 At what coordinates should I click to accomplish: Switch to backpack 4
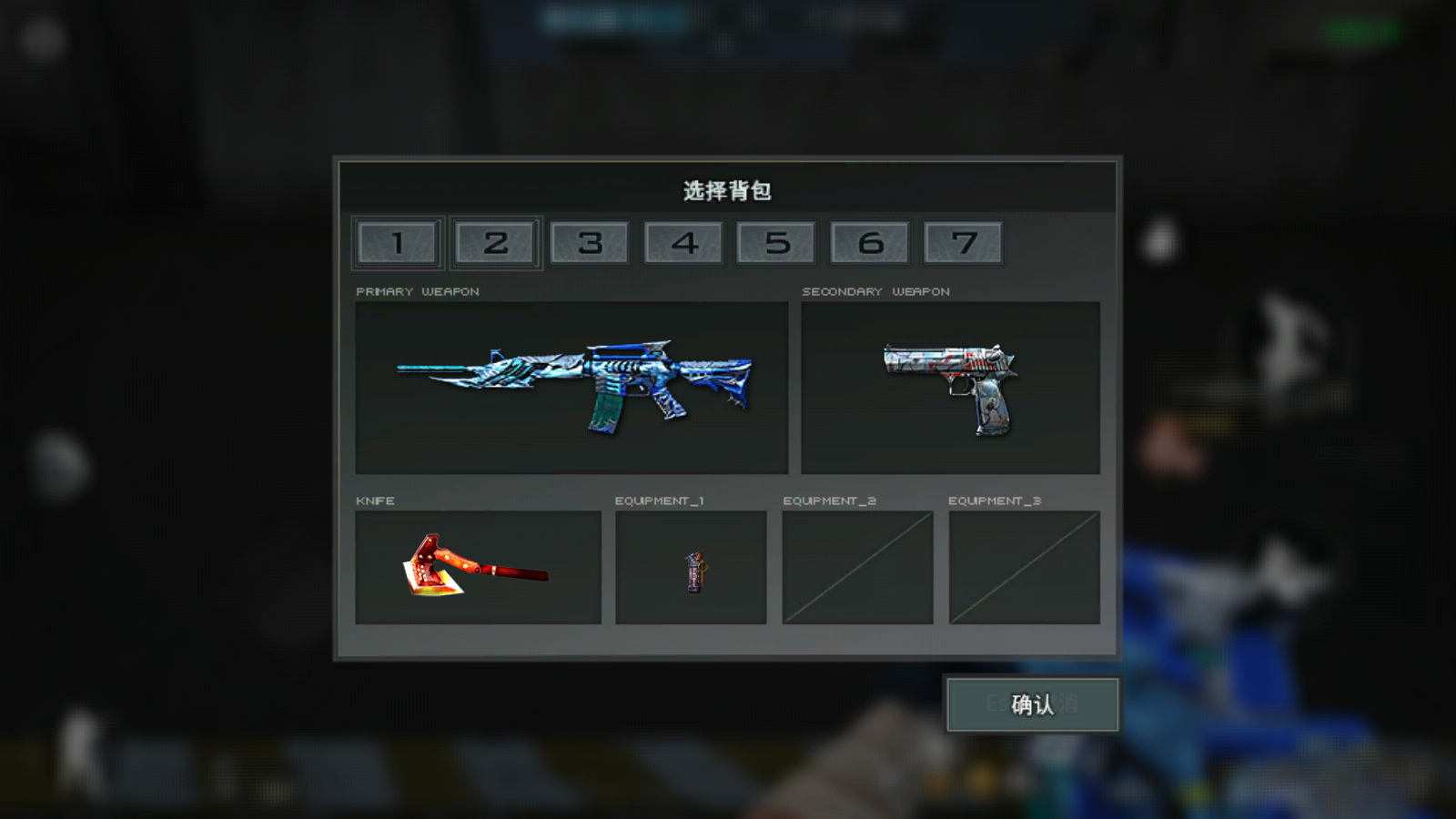683,242
